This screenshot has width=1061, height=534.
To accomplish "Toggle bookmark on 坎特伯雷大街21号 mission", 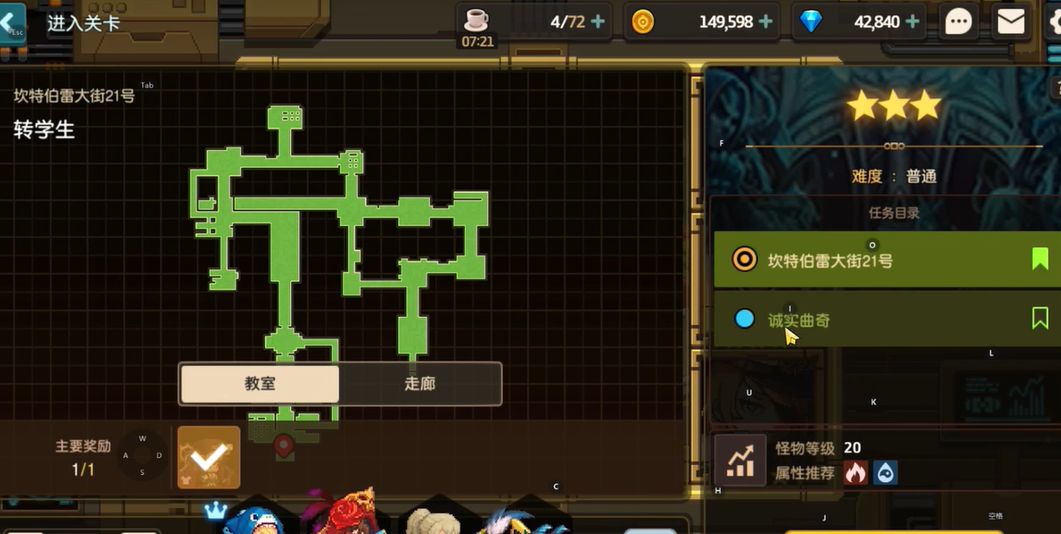I will [1040, 259].
